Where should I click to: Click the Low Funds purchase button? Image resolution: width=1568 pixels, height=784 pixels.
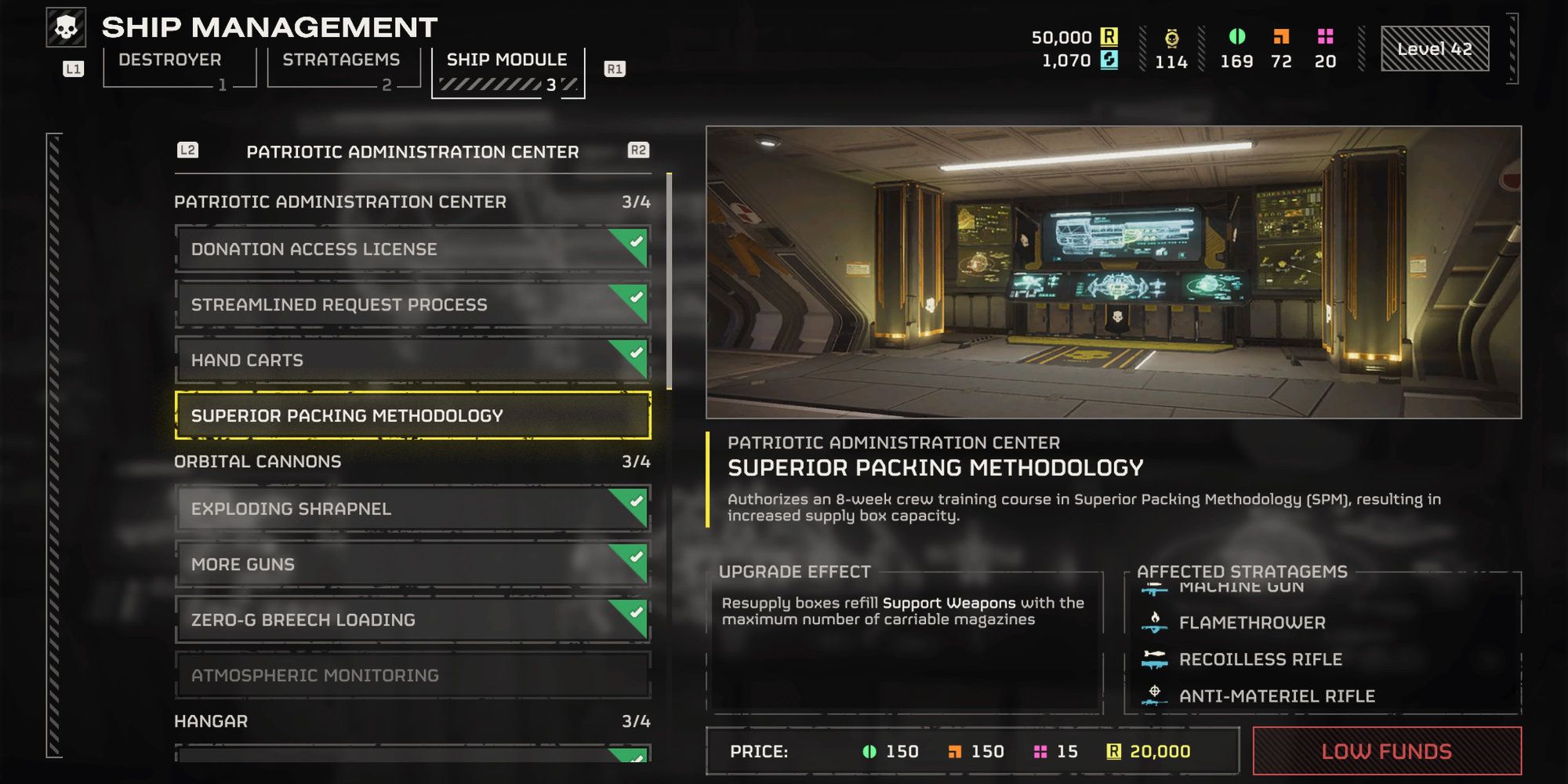[x=1386, y=751]
